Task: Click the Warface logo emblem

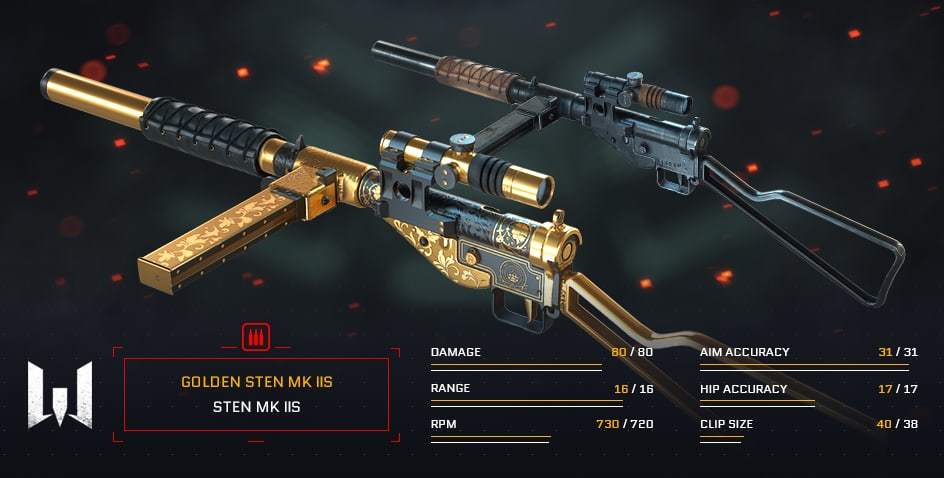Action: click(60, 394)
